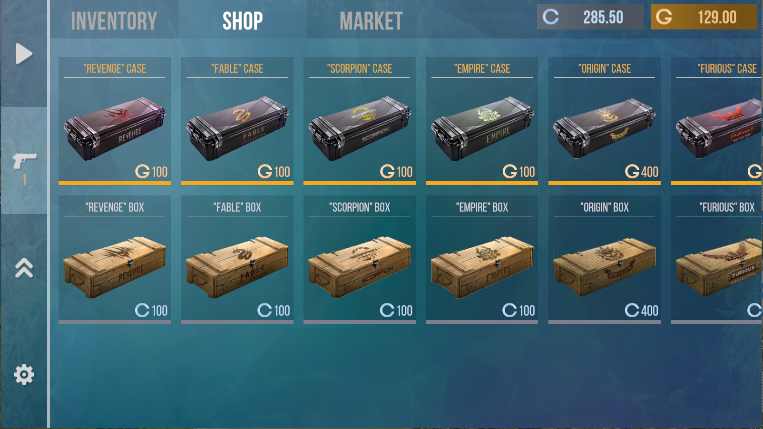Image resolution: width=763 pixels, height=429 pixels.
Task: Open the Market tab
Action: pos(371,20)
